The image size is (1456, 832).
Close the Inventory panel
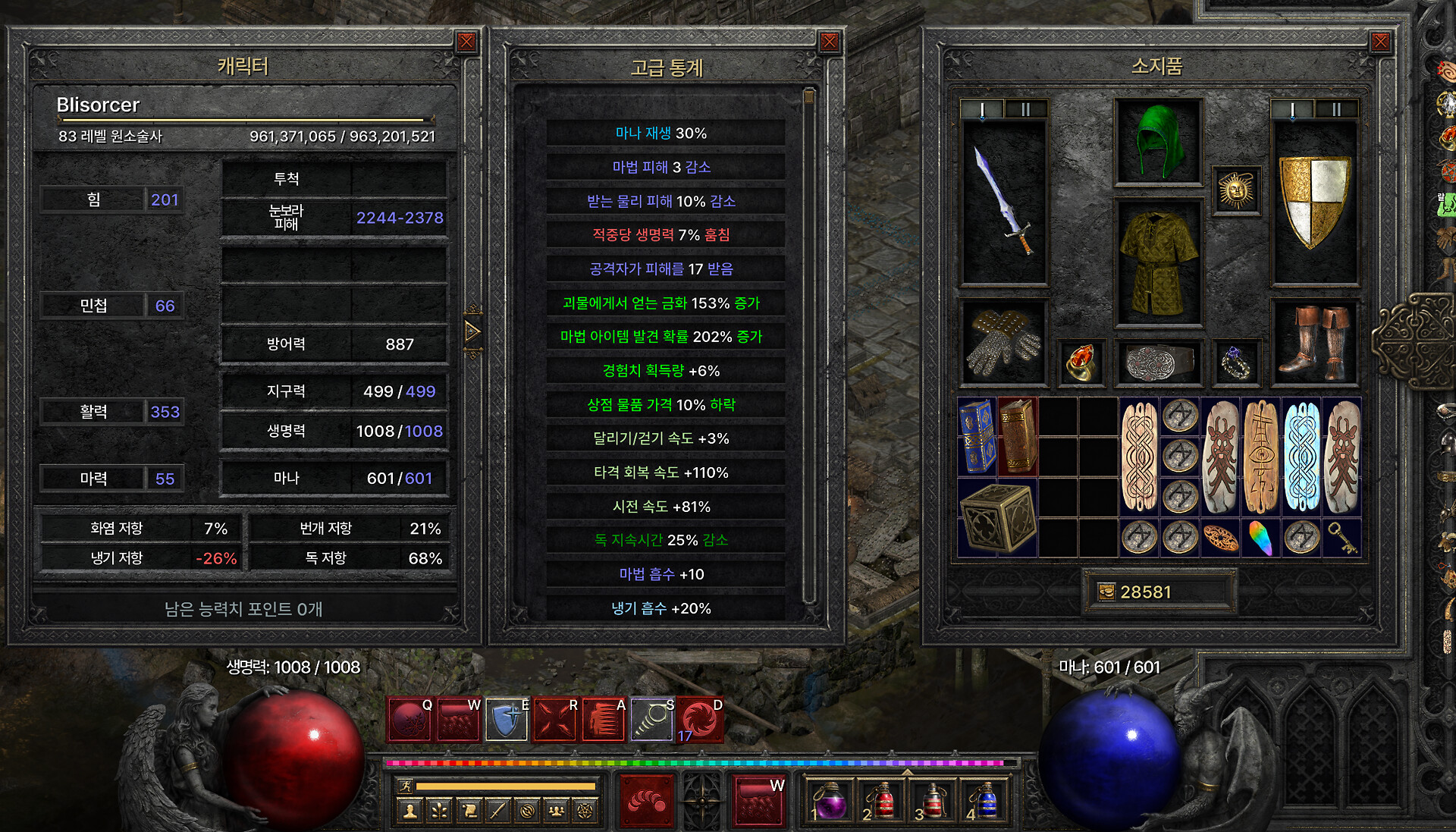pos(1380,42)
